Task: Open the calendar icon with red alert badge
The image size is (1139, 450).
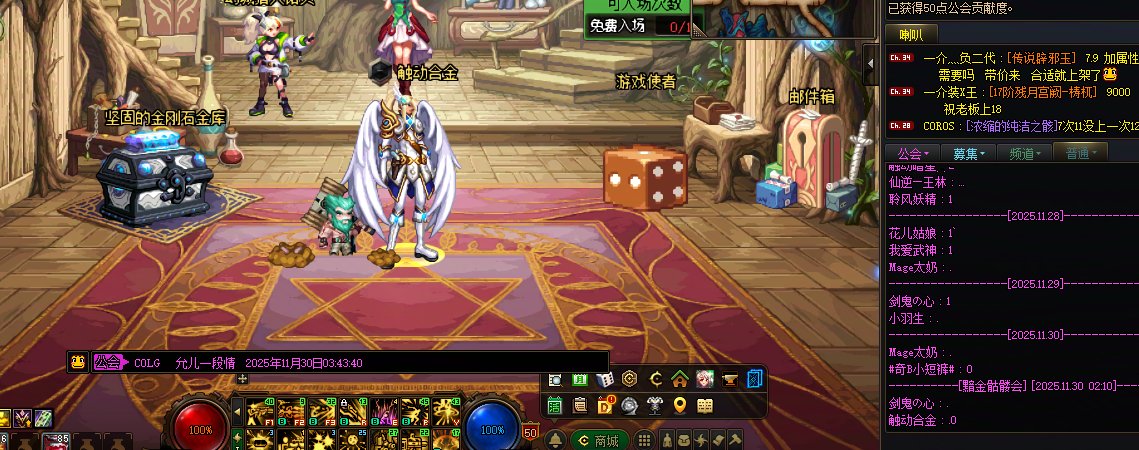Action: point(605,405)
